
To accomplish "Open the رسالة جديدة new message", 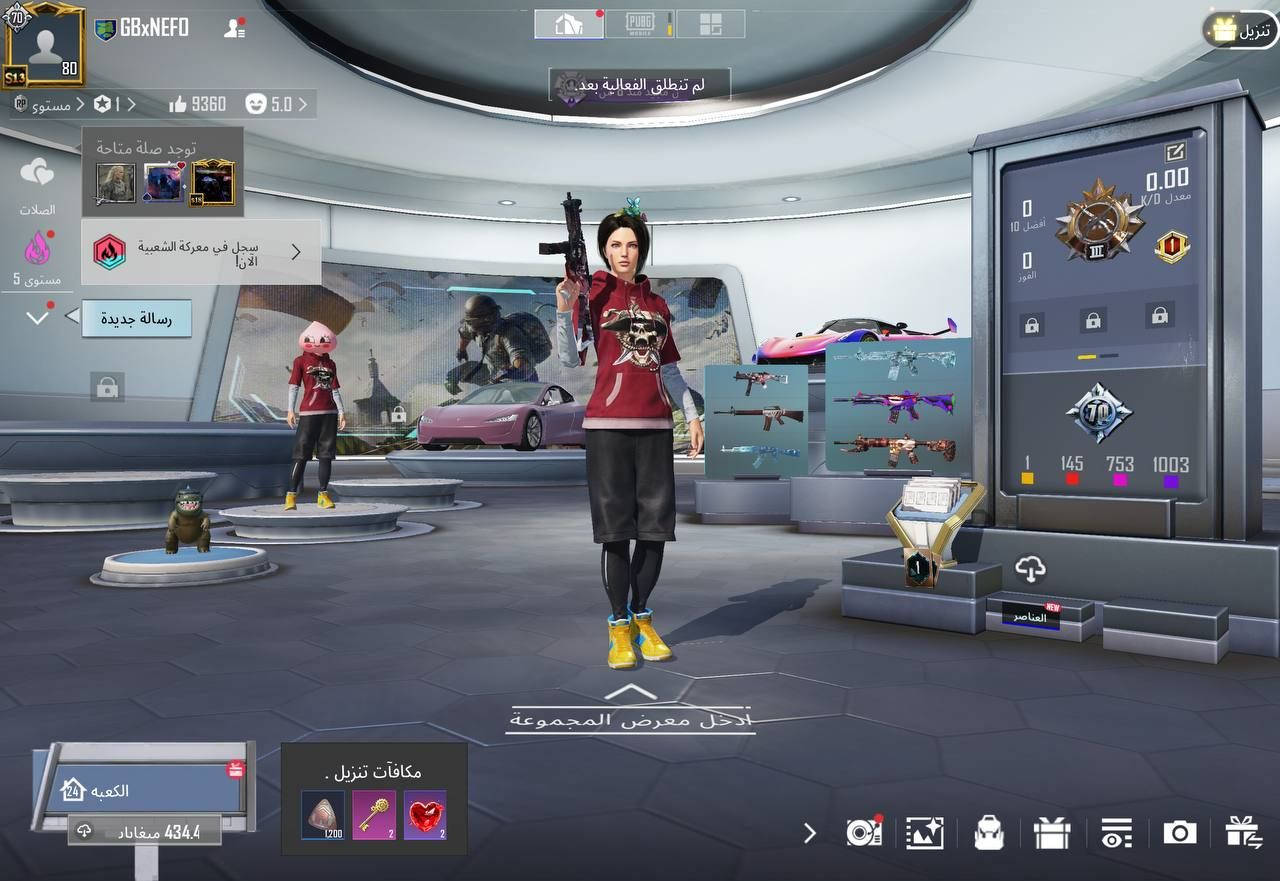I will [x=135, y=319].
